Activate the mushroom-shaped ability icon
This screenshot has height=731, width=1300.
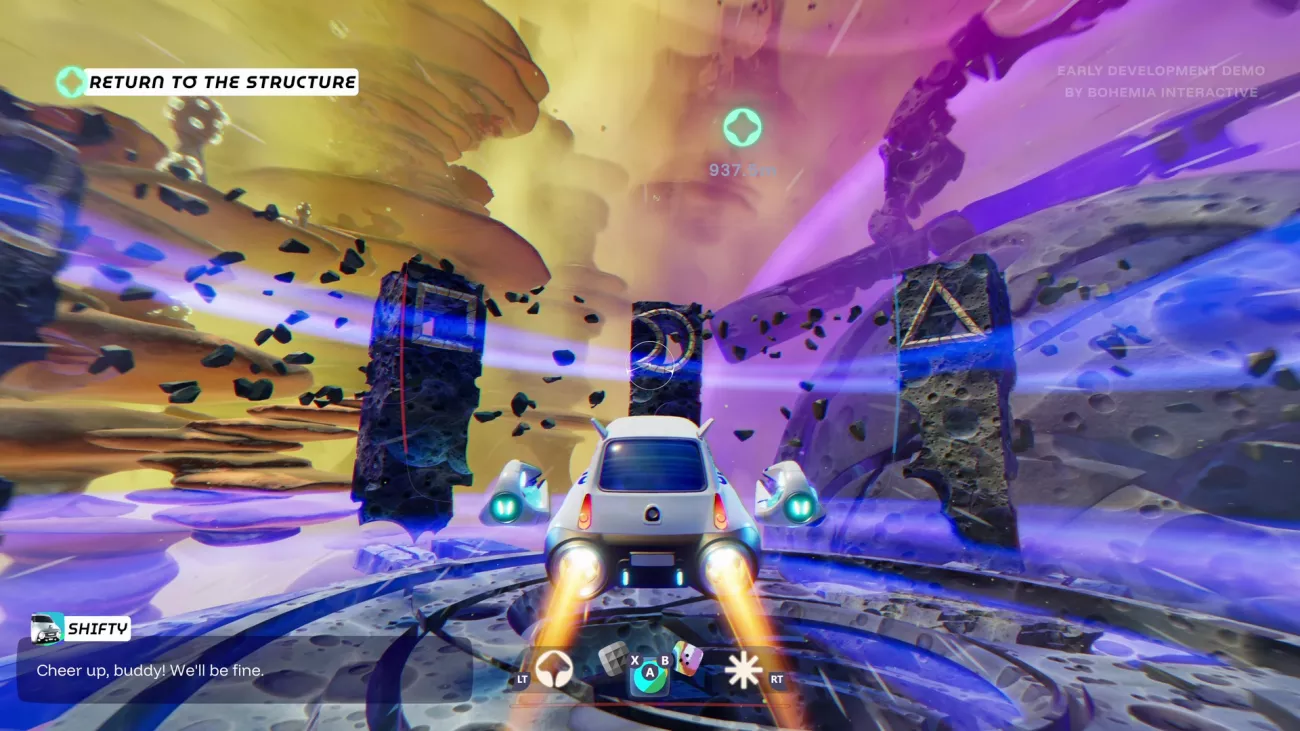[553, 669]
